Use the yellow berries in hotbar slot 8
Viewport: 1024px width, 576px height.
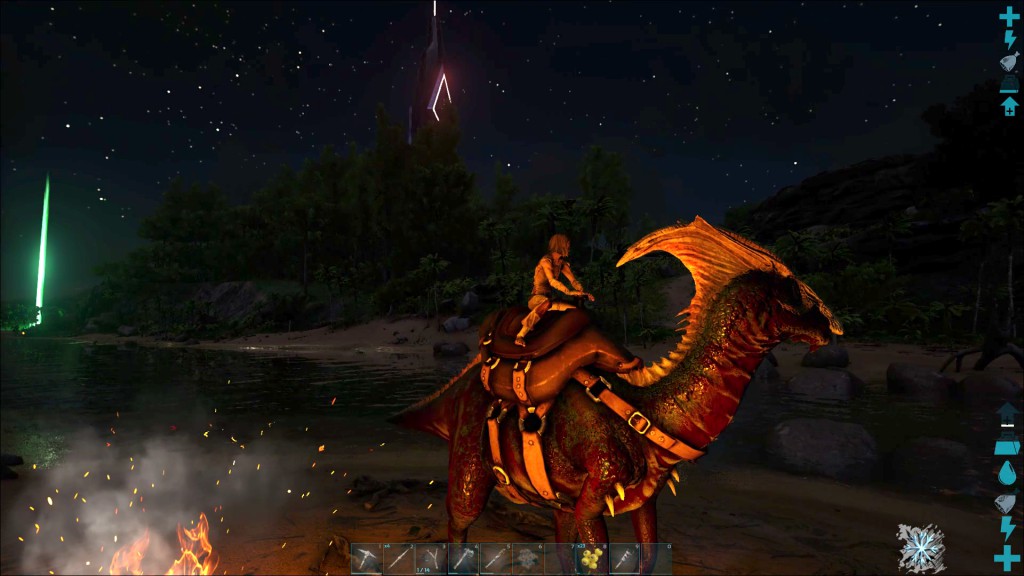coord(591,559)
